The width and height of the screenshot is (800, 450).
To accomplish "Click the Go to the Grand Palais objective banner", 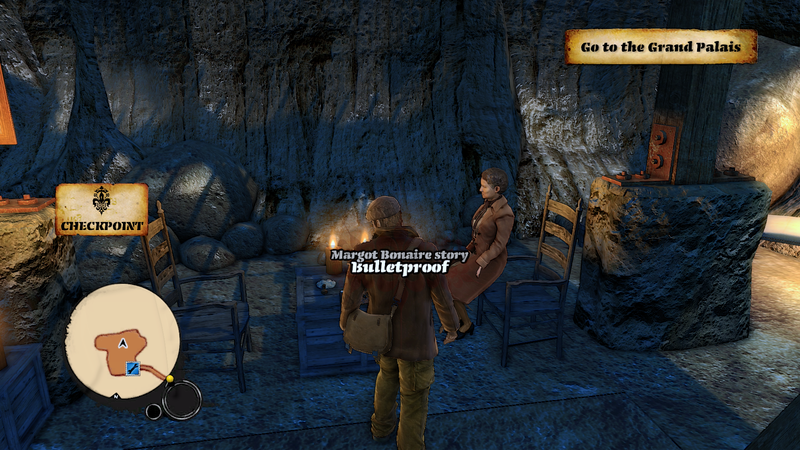I will (x=661, y=46).
